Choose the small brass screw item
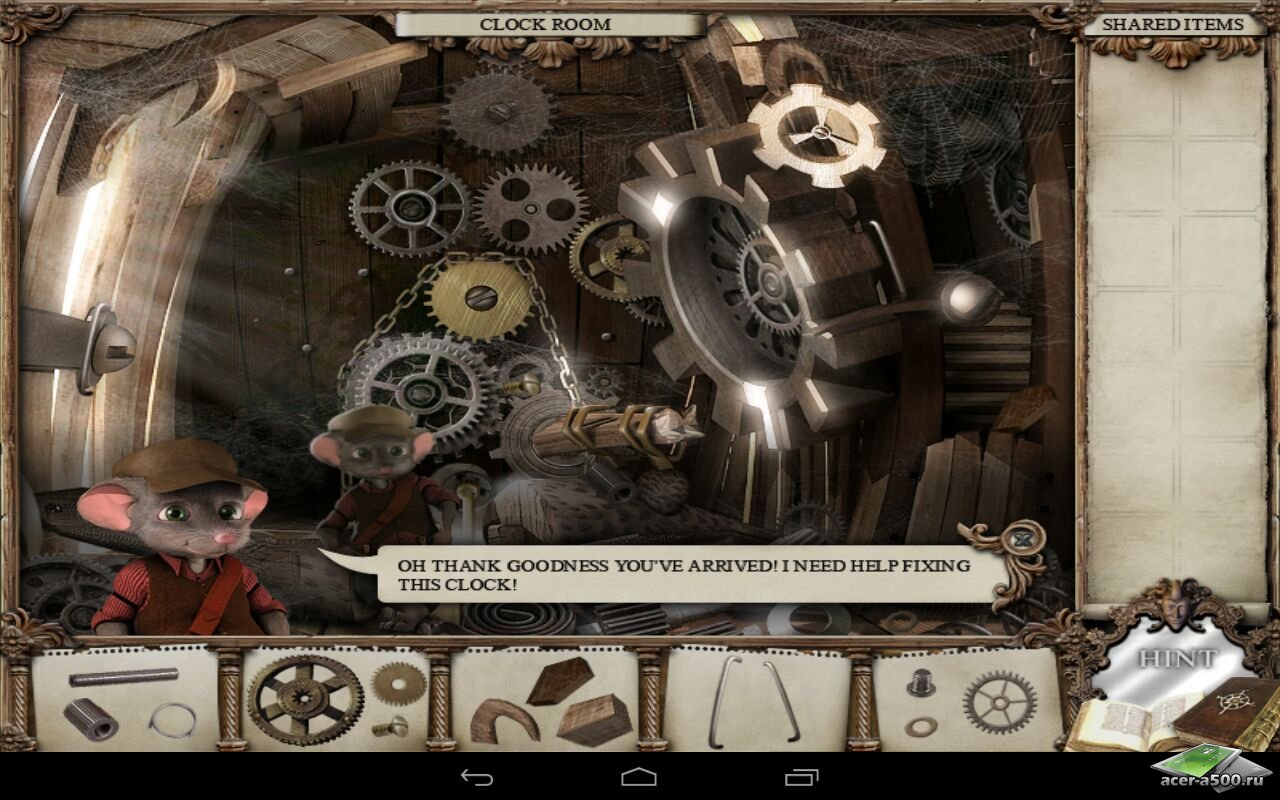This screenshot has height=800, width=1280. 389,727
